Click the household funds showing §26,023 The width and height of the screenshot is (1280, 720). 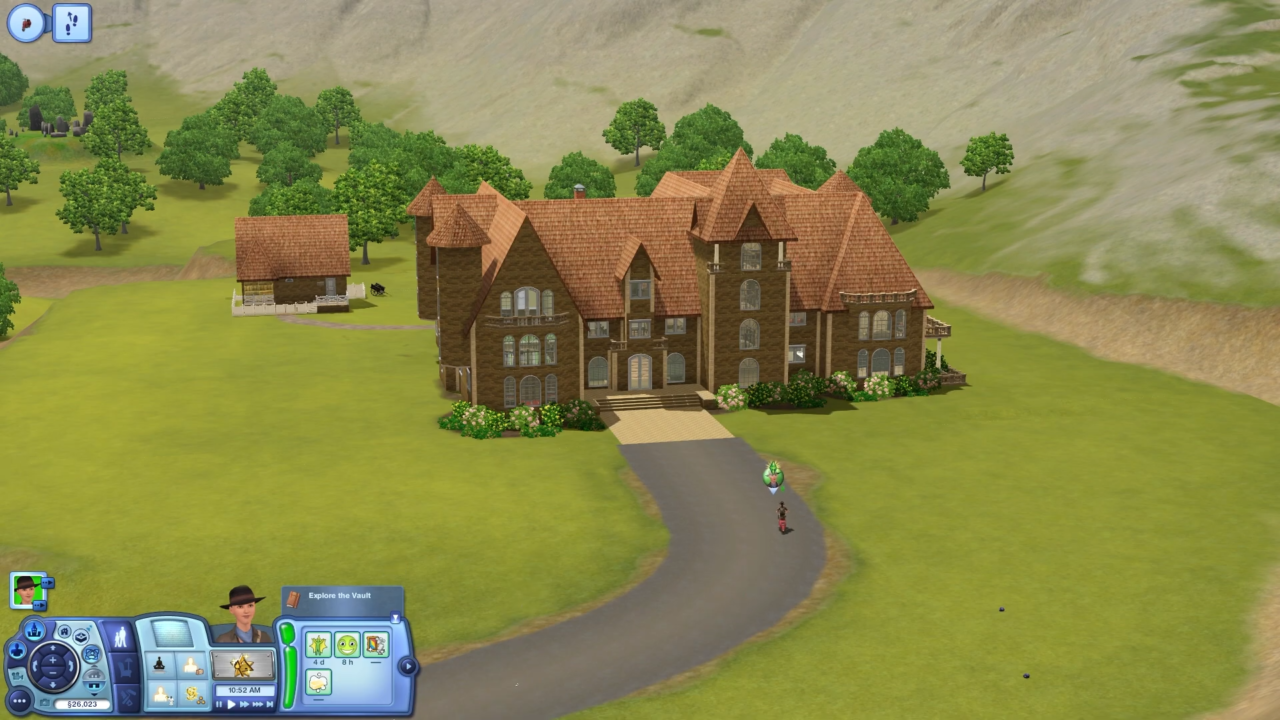click(x=82, y=704)
